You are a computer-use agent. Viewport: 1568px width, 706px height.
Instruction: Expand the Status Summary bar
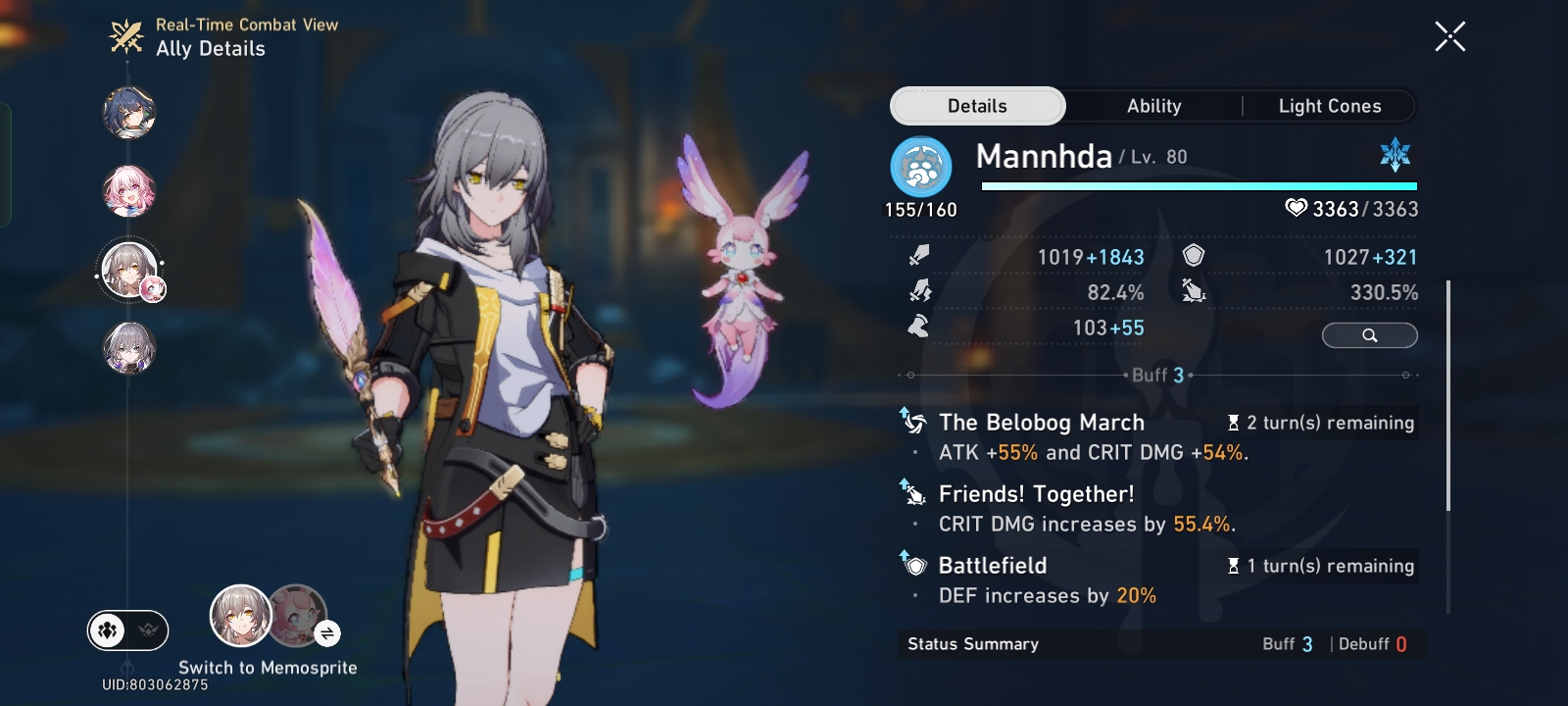coord(1156,644)
